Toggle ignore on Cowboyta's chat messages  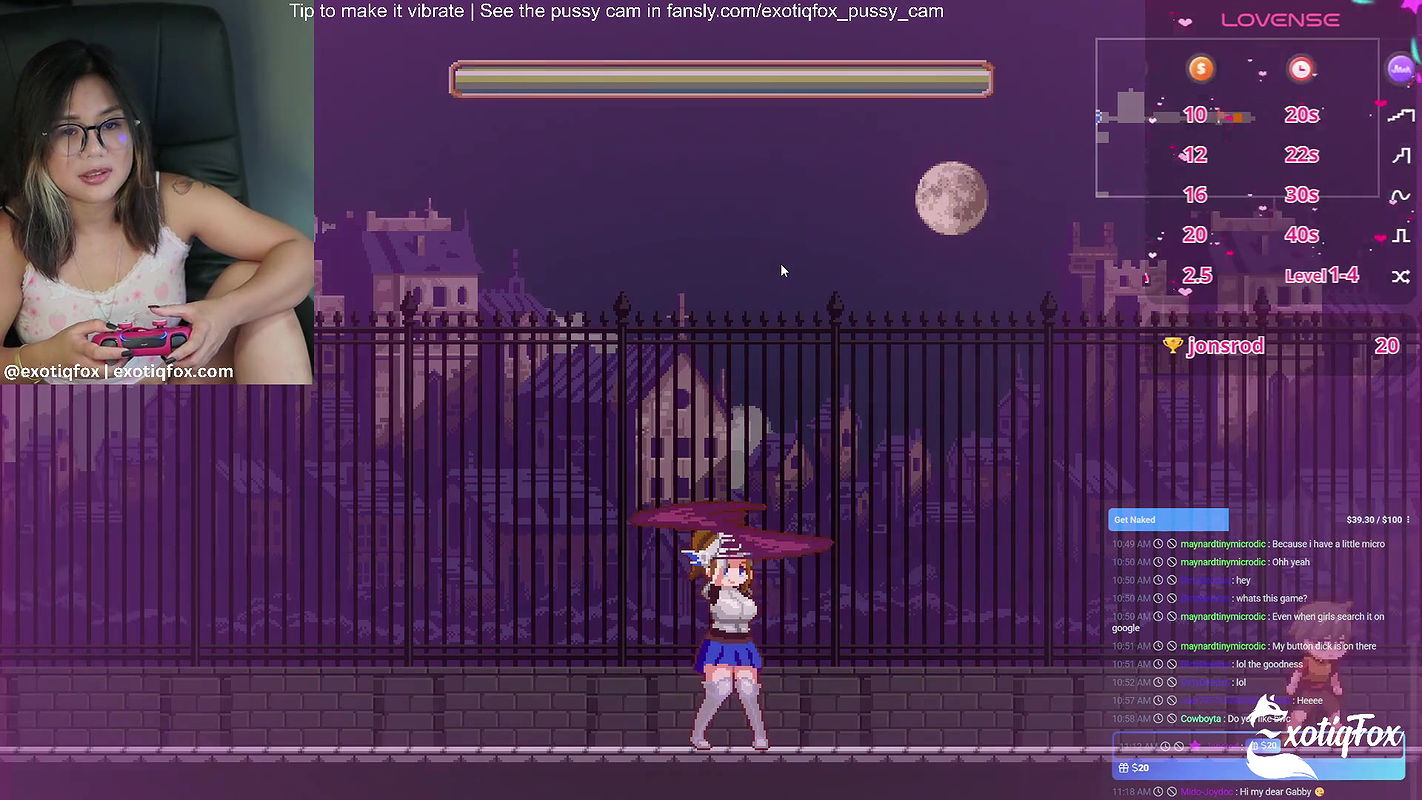(1170, 716)
